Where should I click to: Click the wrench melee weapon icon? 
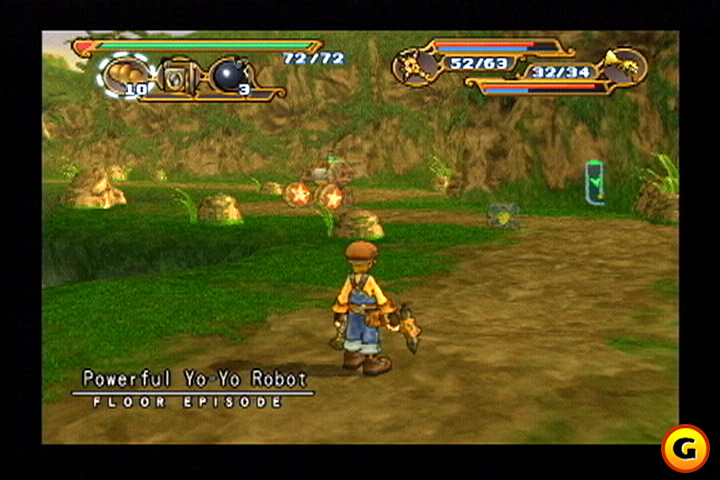pos(413,65)
